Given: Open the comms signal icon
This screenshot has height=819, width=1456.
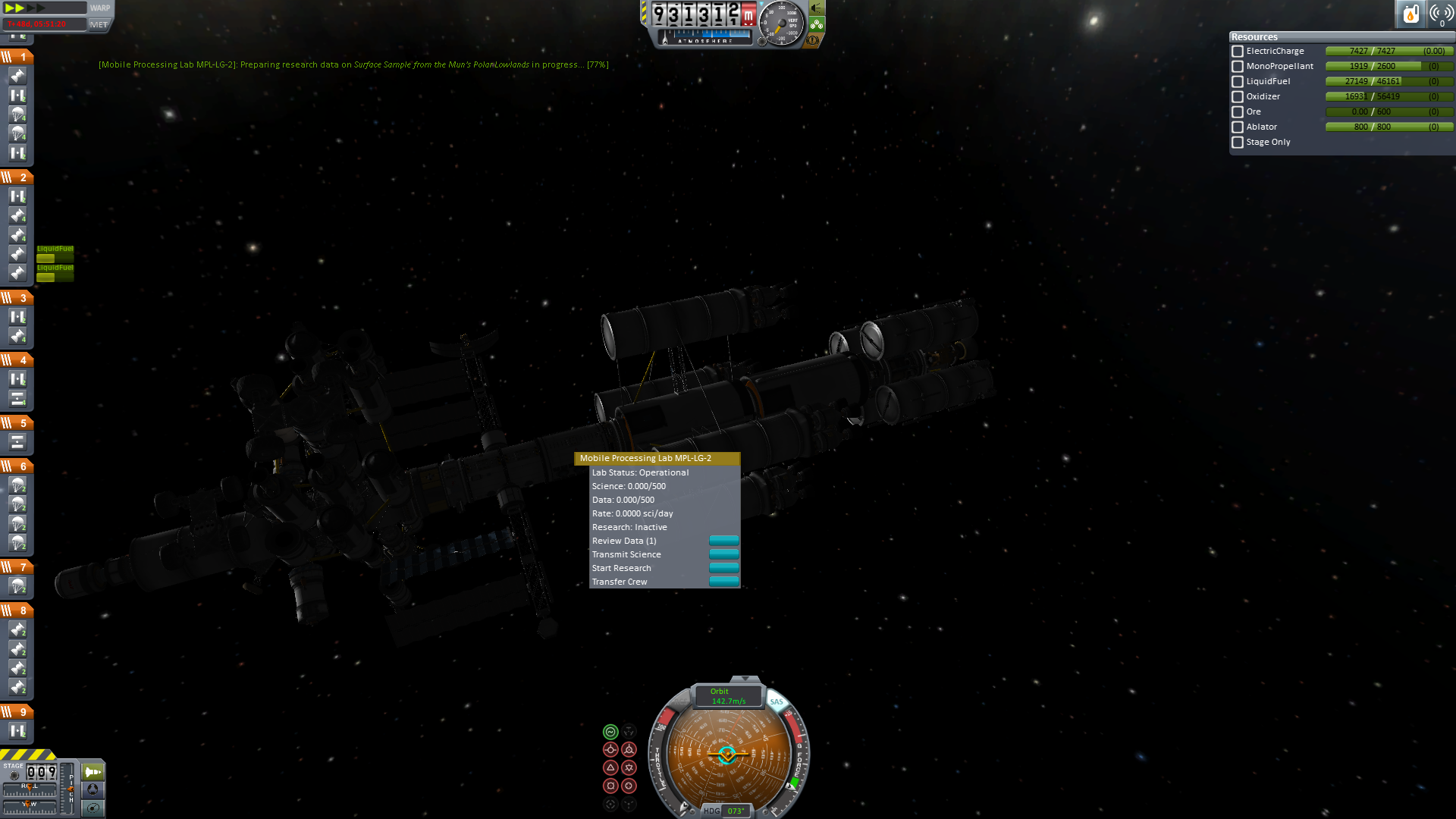Looking at the screenshot, I should [1441, 14].
